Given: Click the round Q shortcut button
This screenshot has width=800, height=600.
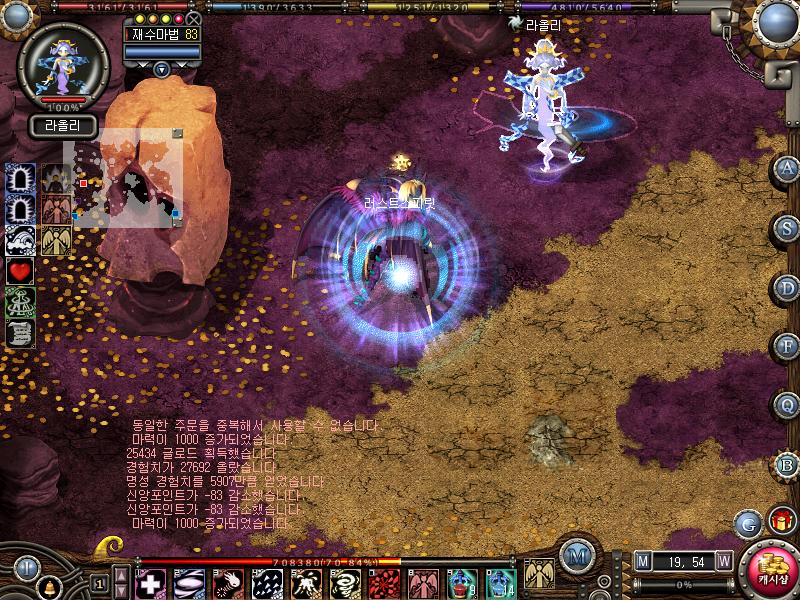Looking at the screenshot, I should 787,406.
